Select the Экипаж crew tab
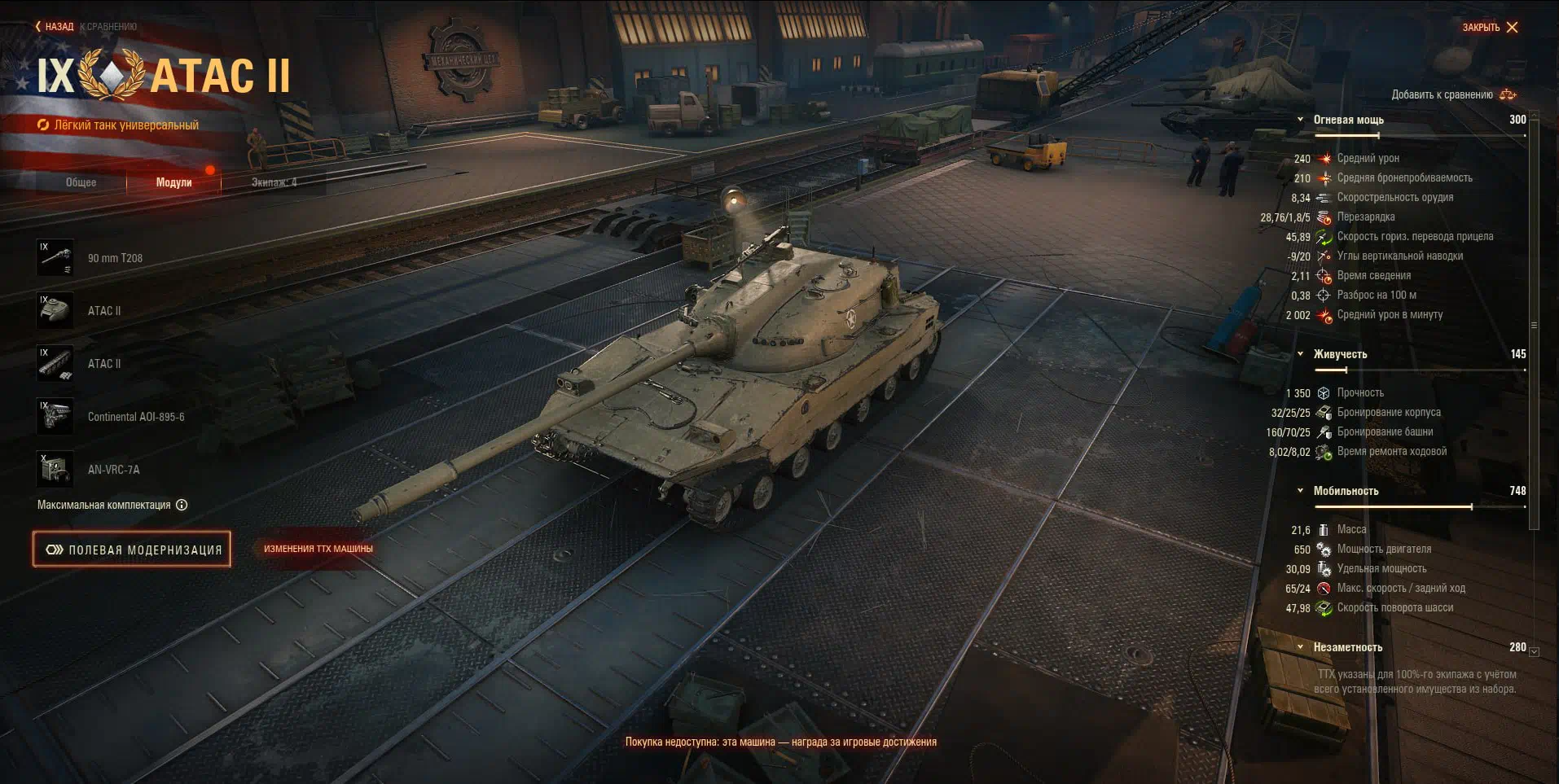The width and height of the screenshot is (1559, 784). [274, 182]
